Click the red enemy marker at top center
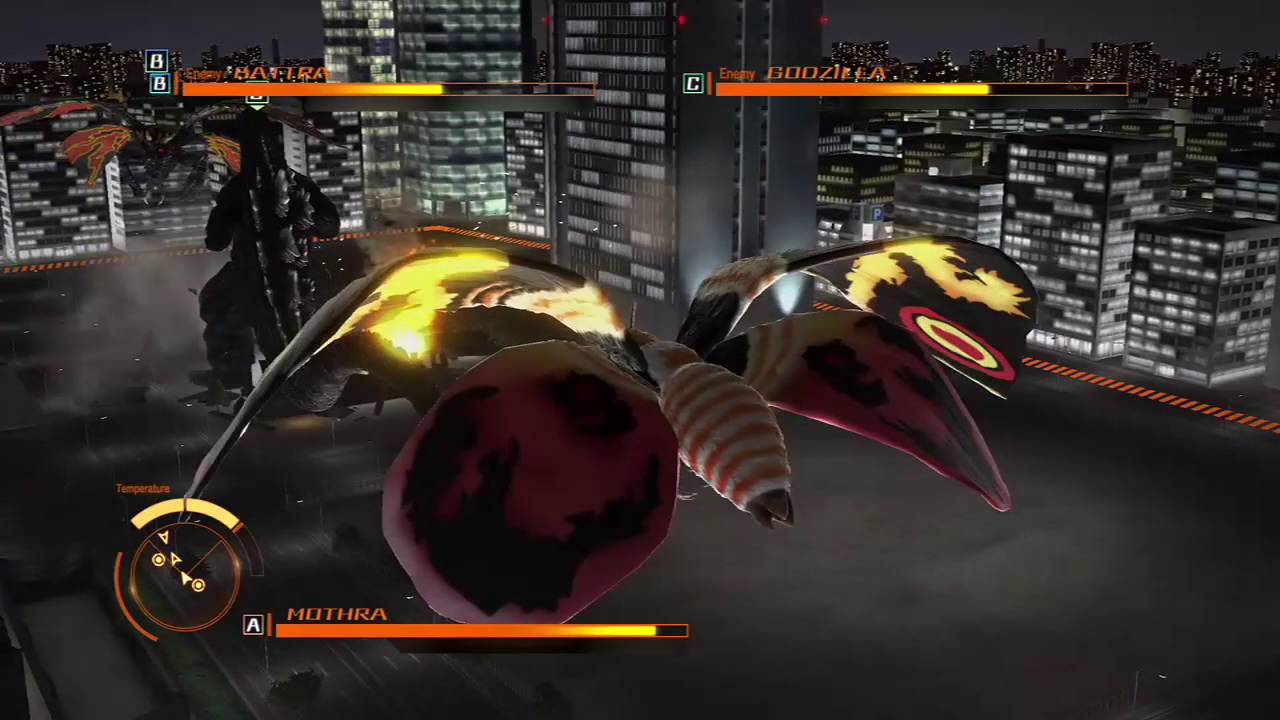 (682, 20)
